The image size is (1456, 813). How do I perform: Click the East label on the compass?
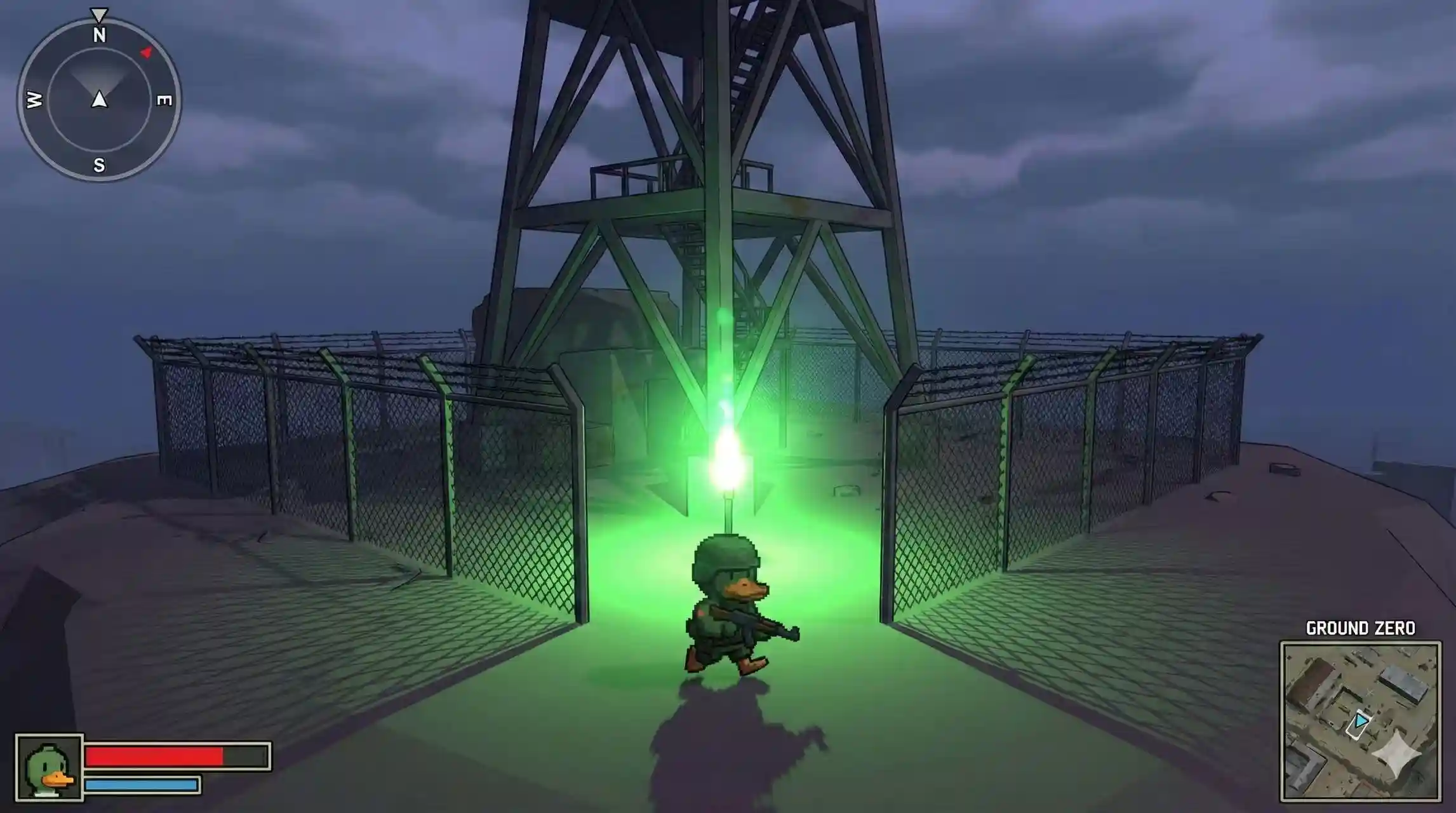pyautogui.click(x=164, y=100)
